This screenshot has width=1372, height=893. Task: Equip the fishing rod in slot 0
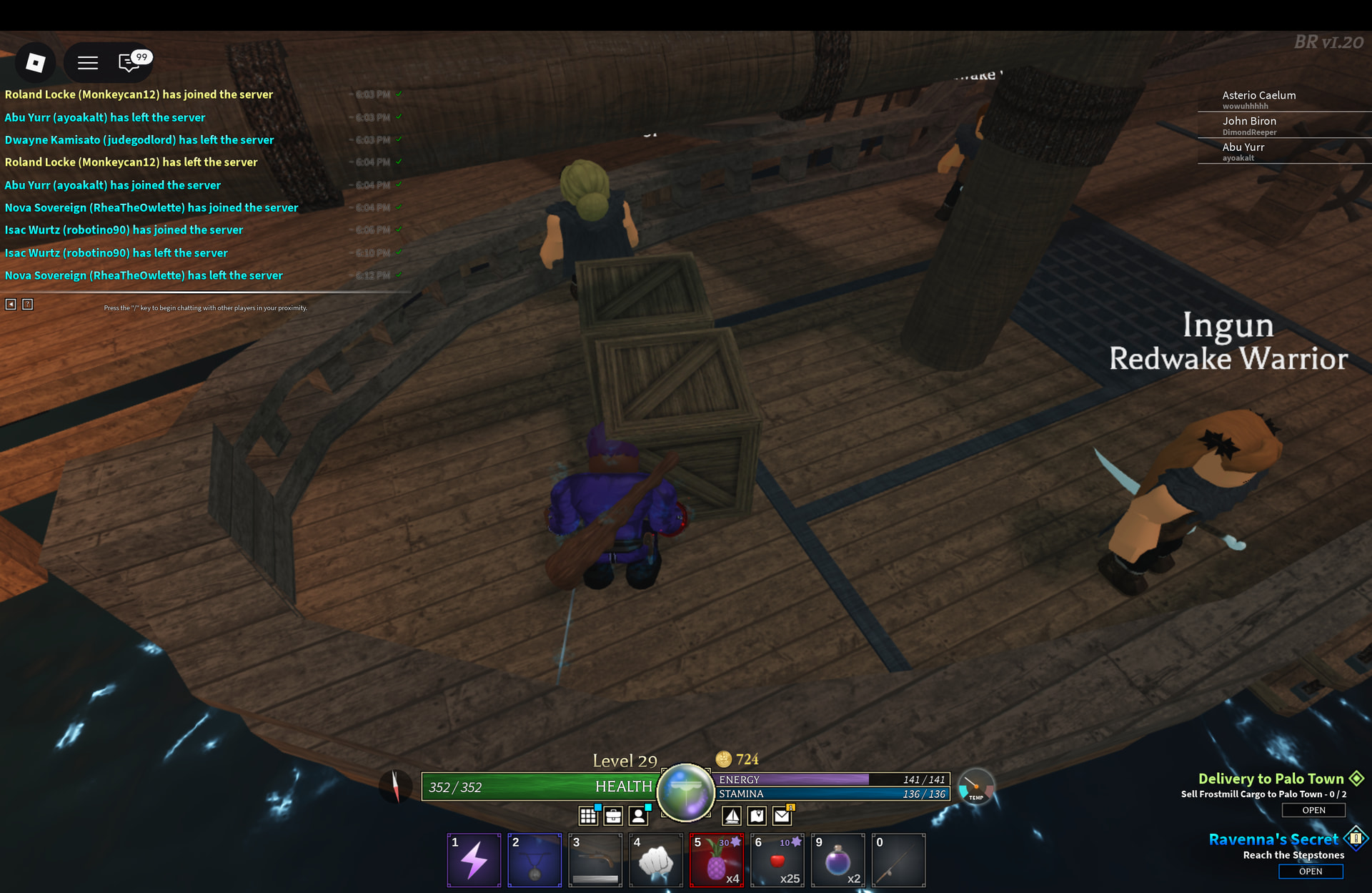[898, 860]
